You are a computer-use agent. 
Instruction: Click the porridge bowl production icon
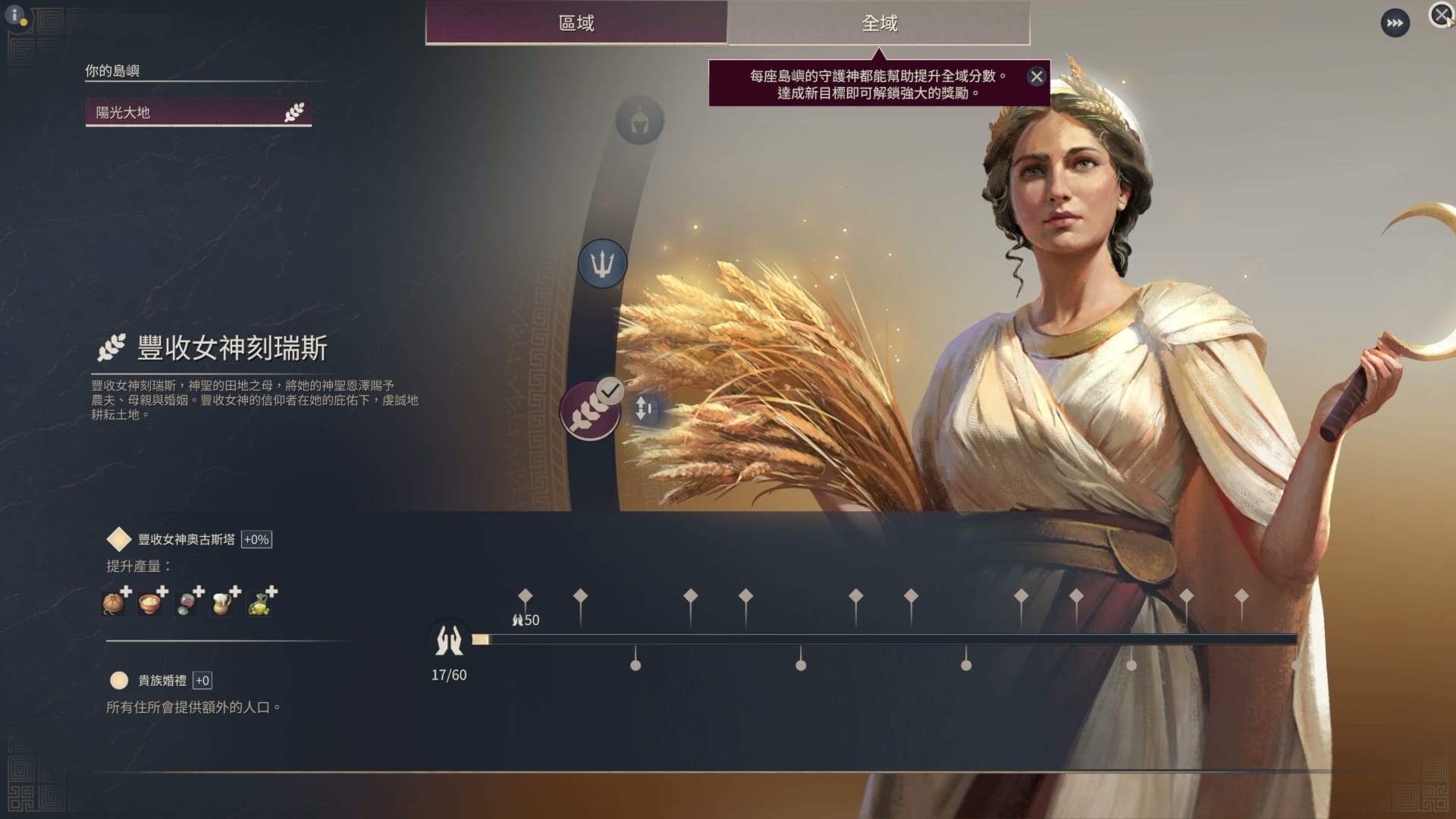click(150, 602)
